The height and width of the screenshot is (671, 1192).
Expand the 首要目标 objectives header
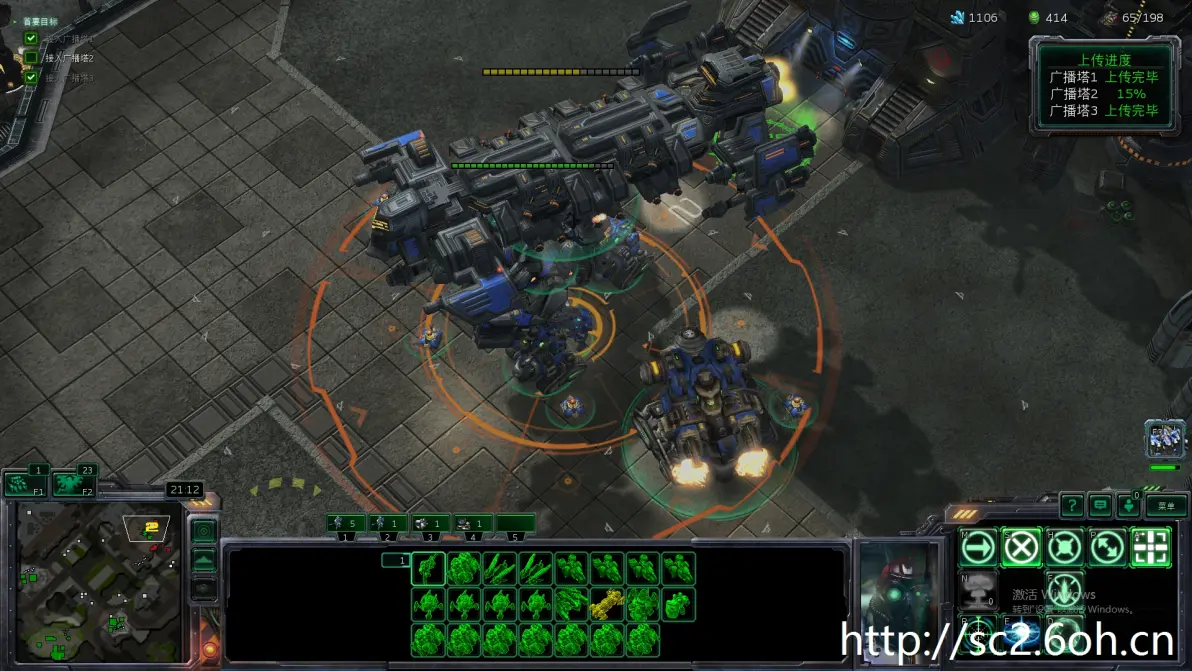[x=40, y=21]
